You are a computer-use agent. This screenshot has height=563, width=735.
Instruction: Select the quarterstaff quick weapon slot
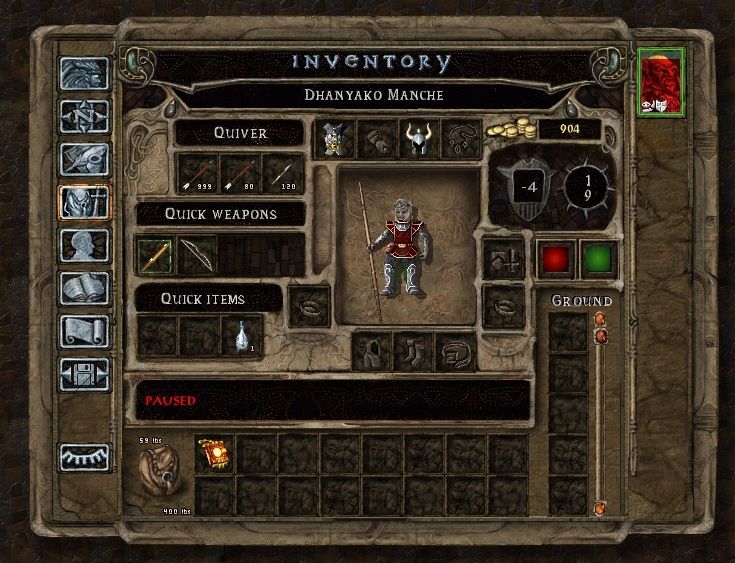pos(156,255)
